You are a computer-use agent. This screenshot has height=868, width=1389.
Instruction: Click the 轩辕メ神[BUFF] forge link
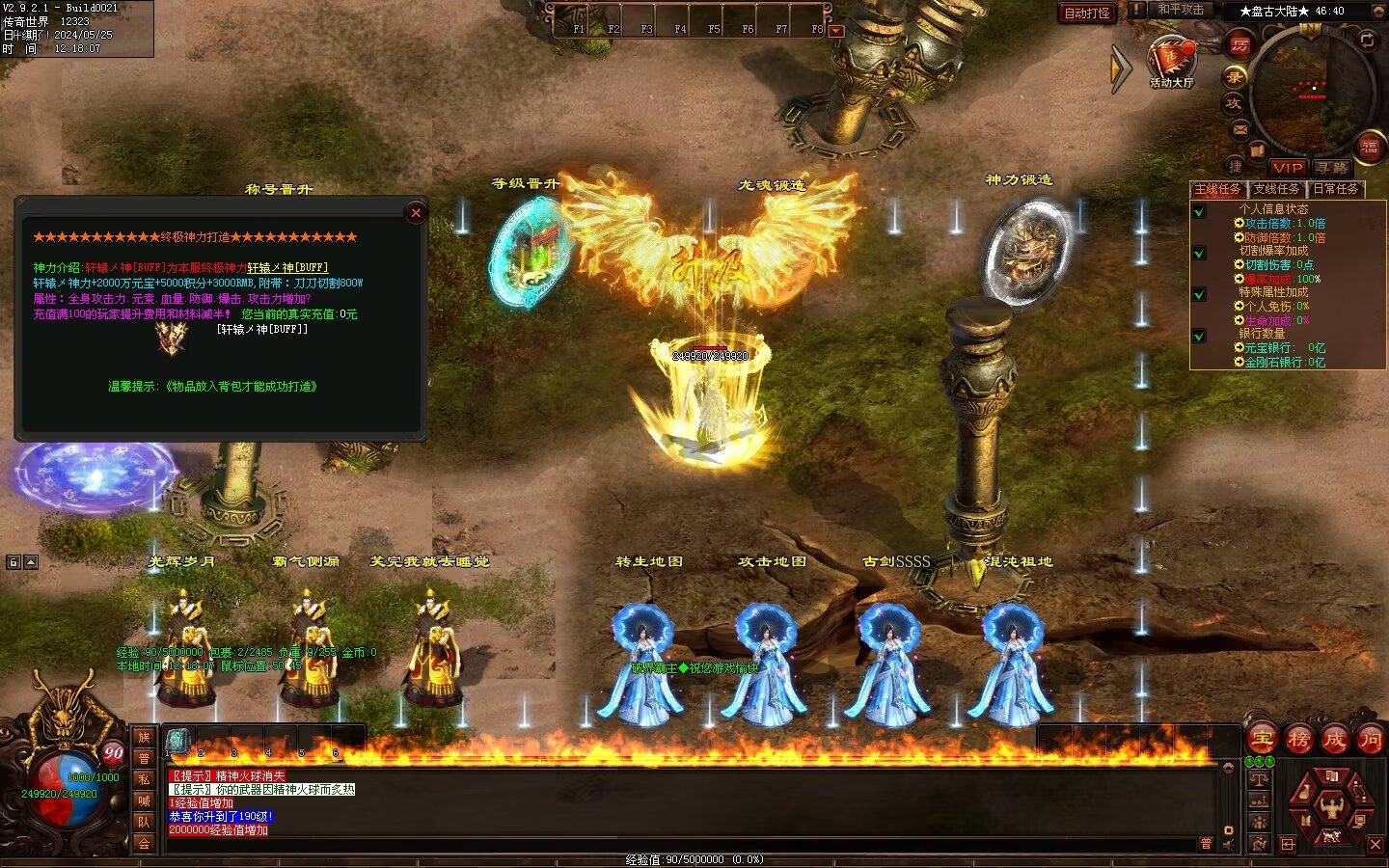pyautogui.click(x=287, y=268)
